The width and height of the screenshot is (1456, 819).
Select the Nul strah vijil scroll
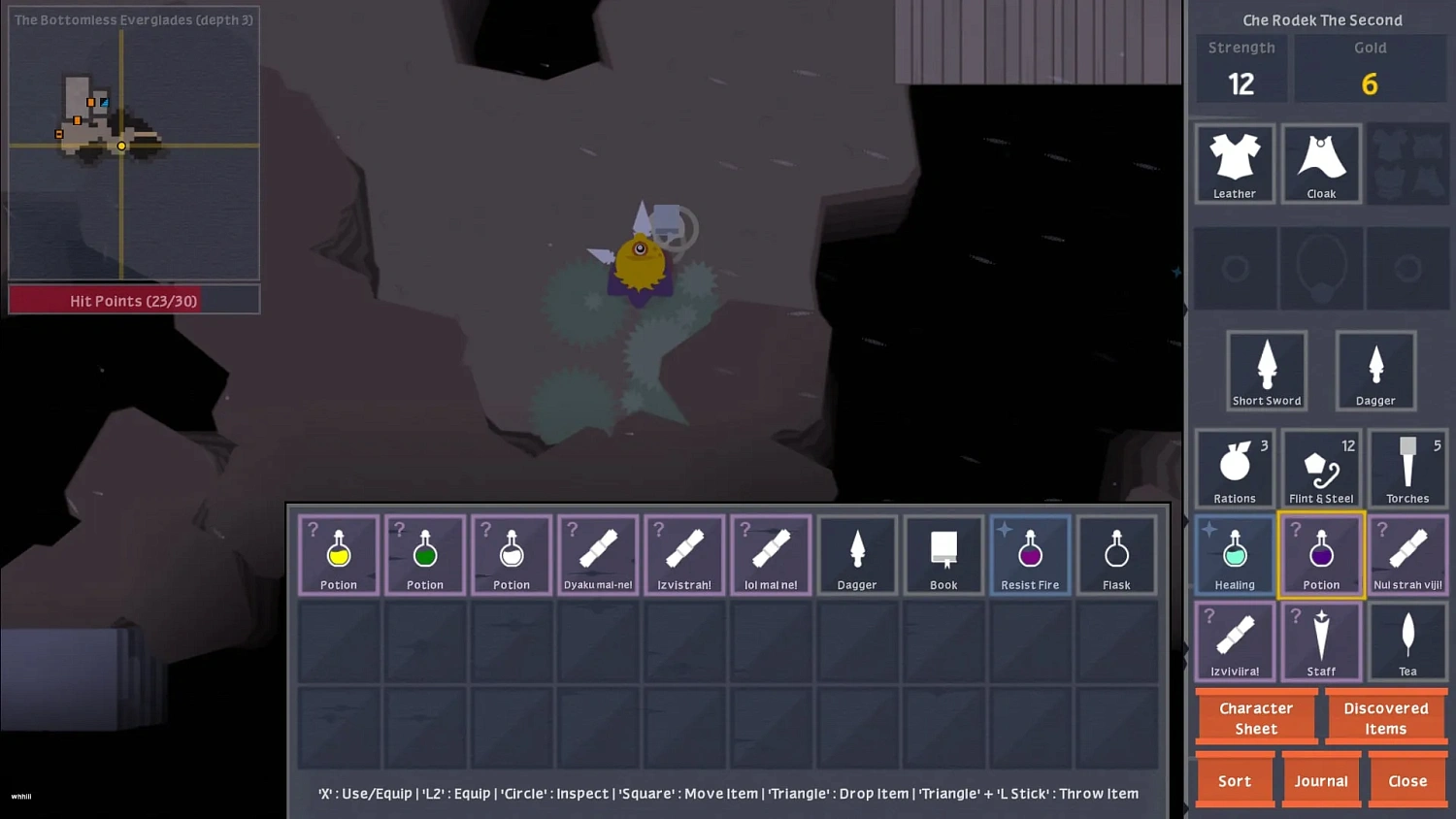[1407, 555]
